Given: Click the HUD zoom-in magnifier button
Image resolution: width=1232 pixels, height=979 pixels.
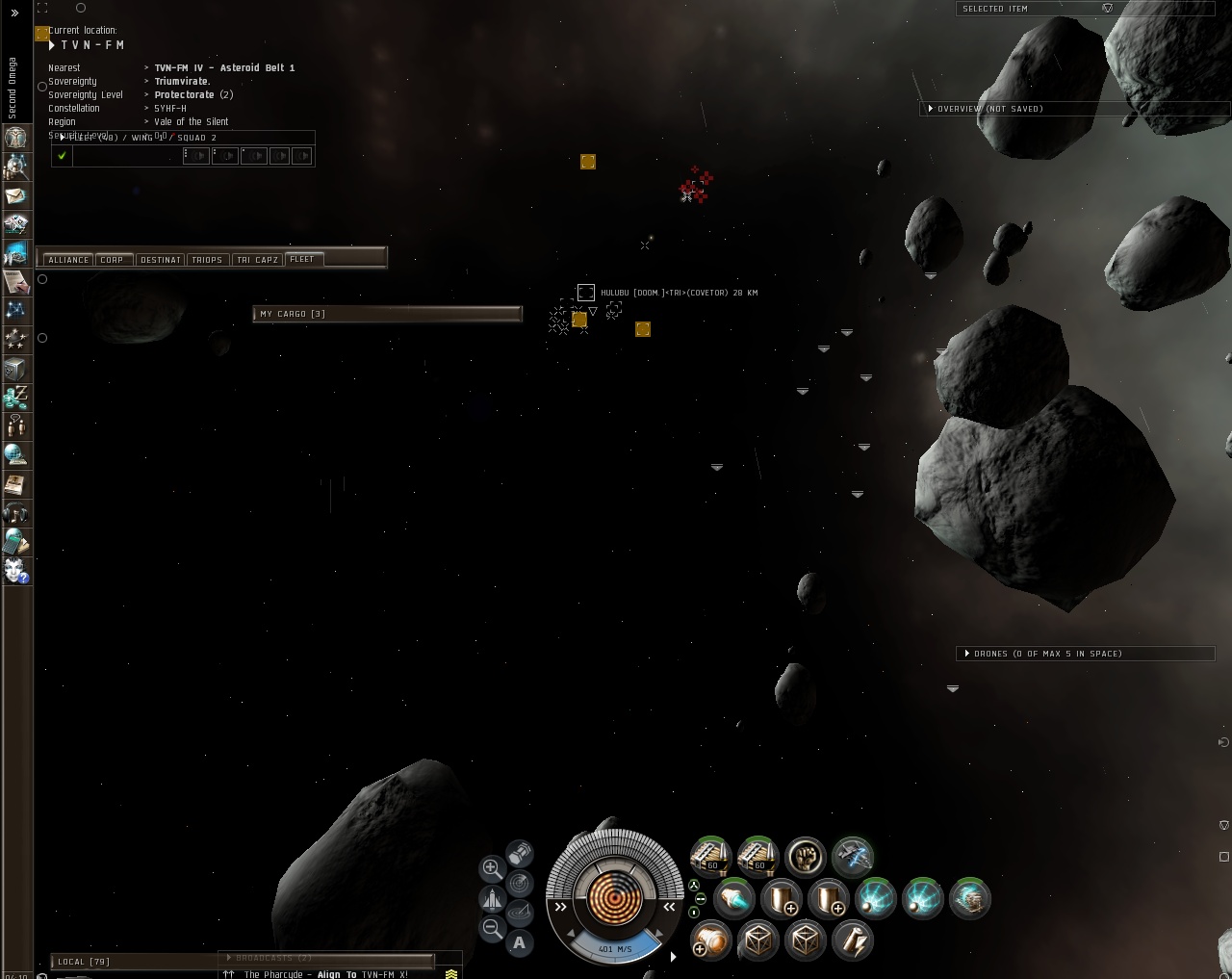Looking at the screenshot, I should pos(492,868).
